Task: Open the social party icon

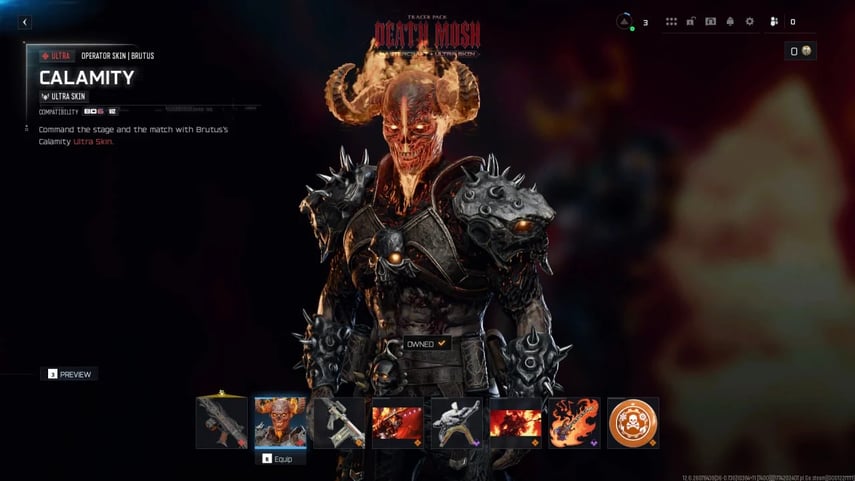Action: (x=774, y=22)
